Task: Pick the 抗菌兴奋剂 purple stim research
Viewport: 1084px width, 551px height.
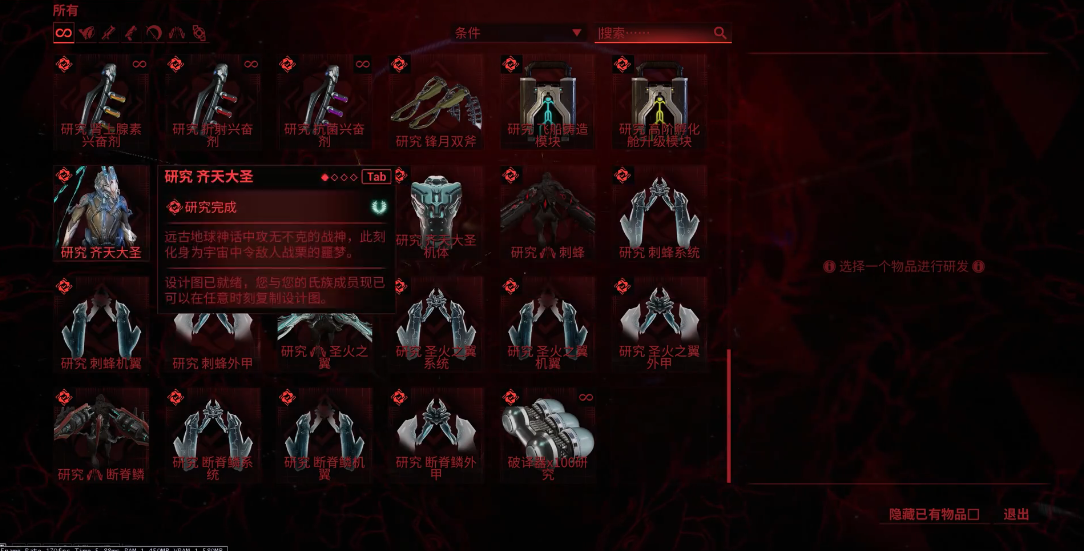Action: tap(324, 100)
